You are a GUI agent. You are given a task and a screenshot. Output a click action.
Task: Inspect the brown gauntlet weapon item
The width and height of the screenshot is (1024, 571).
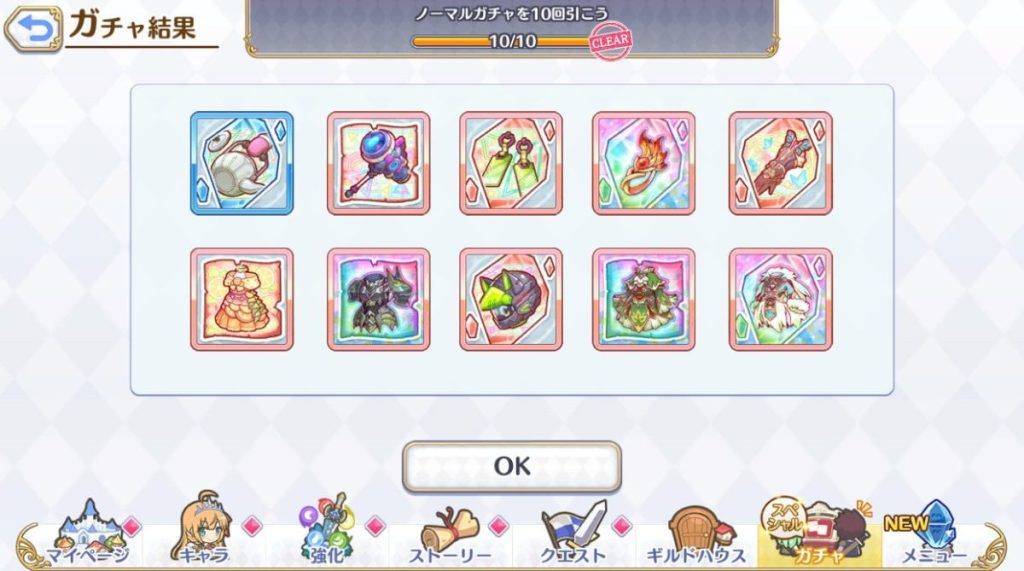[x=780, y=163]
